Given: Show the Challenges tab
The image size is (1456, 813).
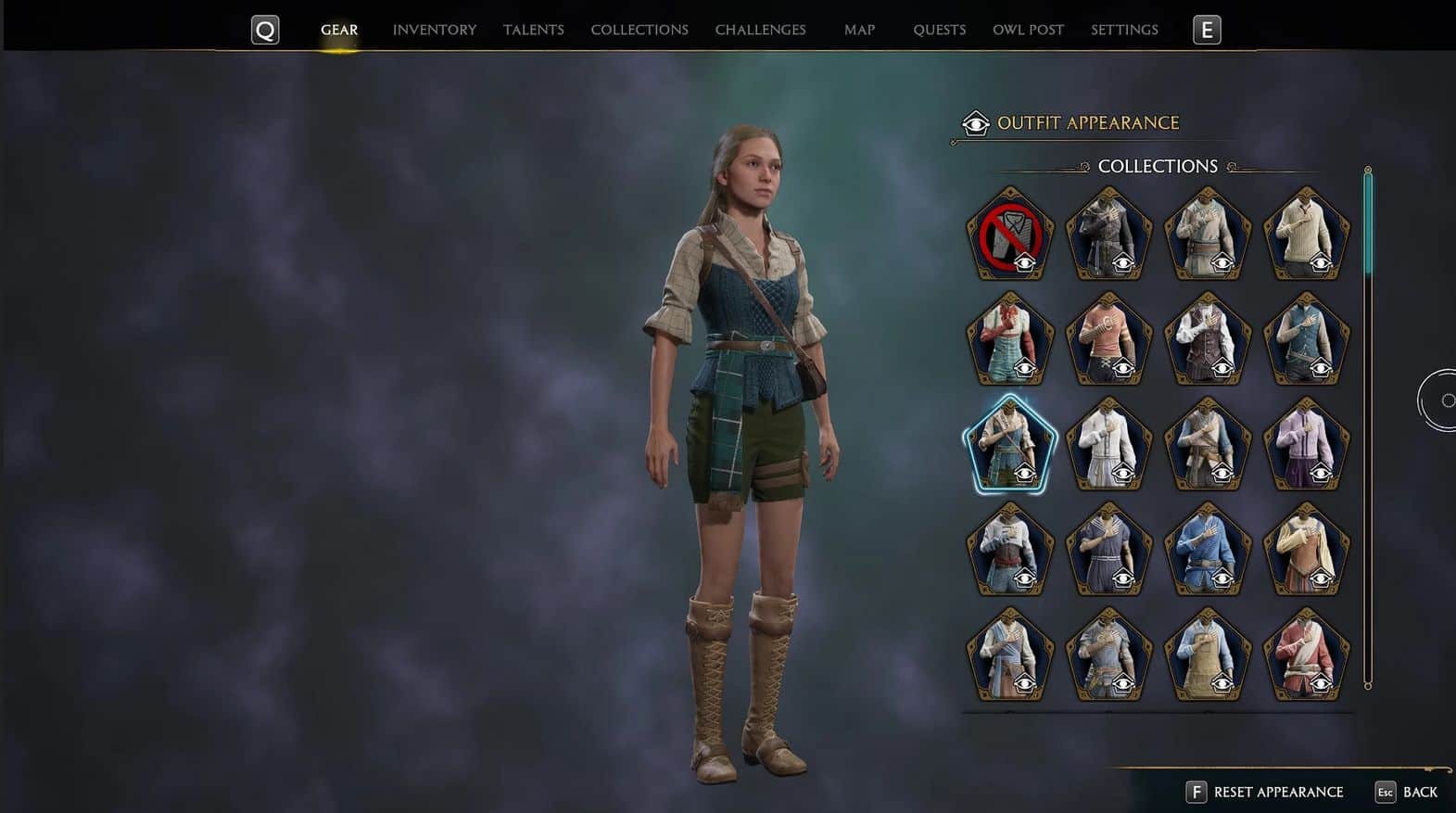Looking at the screenshot, I should pos(760,30).
